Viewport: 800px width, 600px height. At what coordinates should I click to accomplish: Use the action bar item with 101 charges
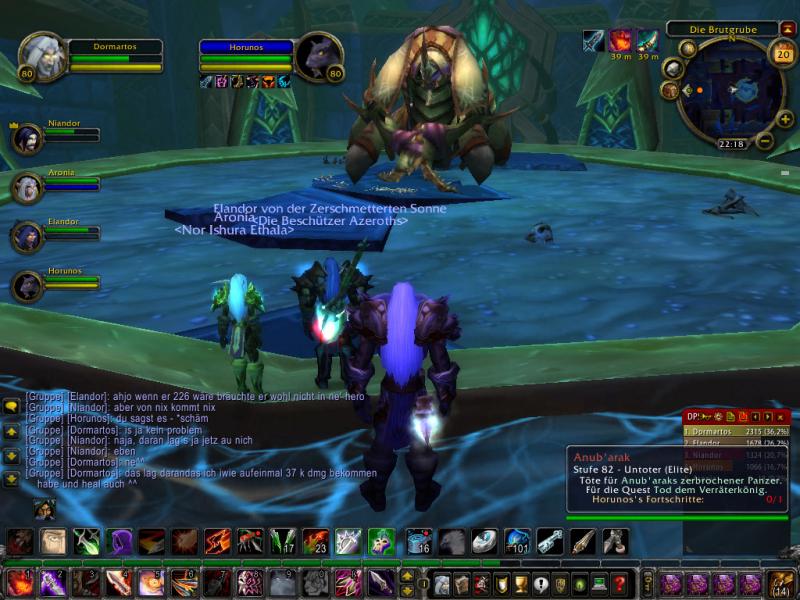[x=517, y=542]
